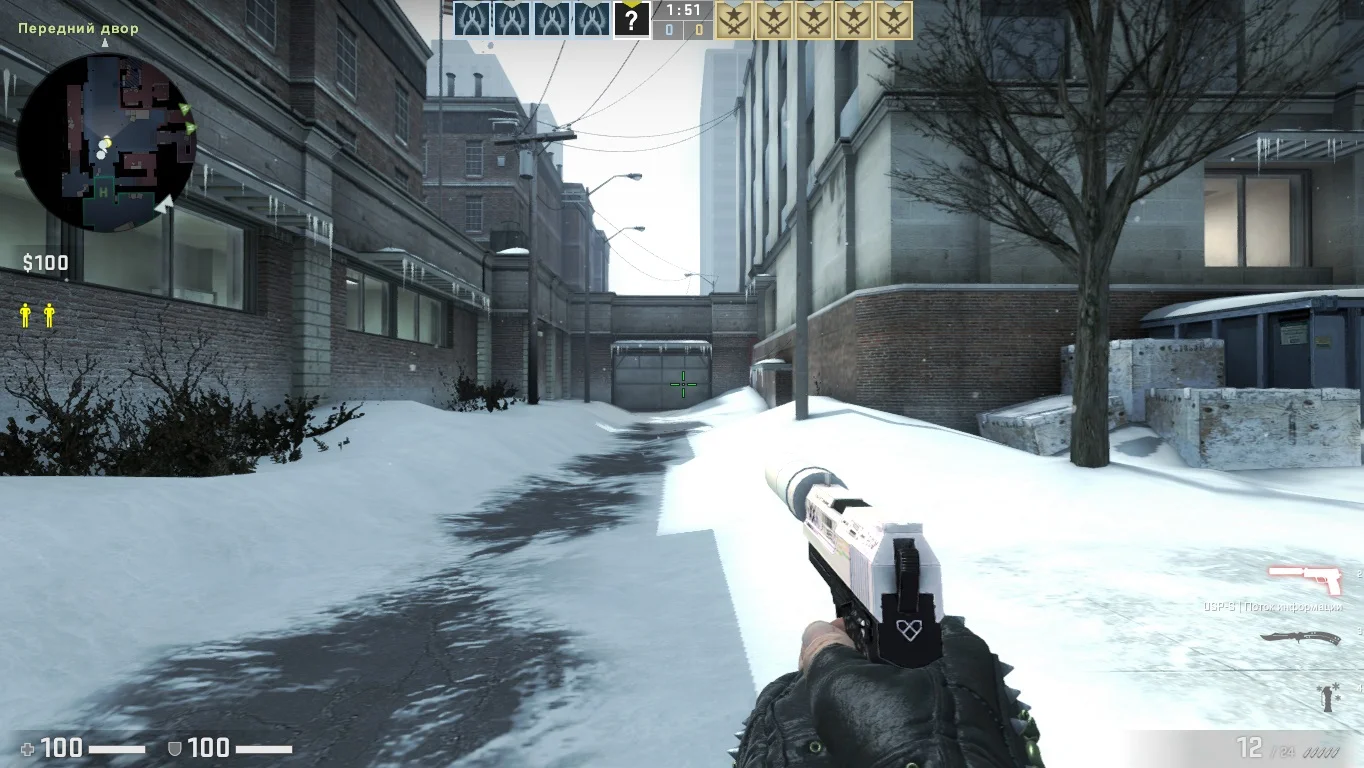Click the circular radar minimap
1364x768 pixels.
(x=106, y=142)
